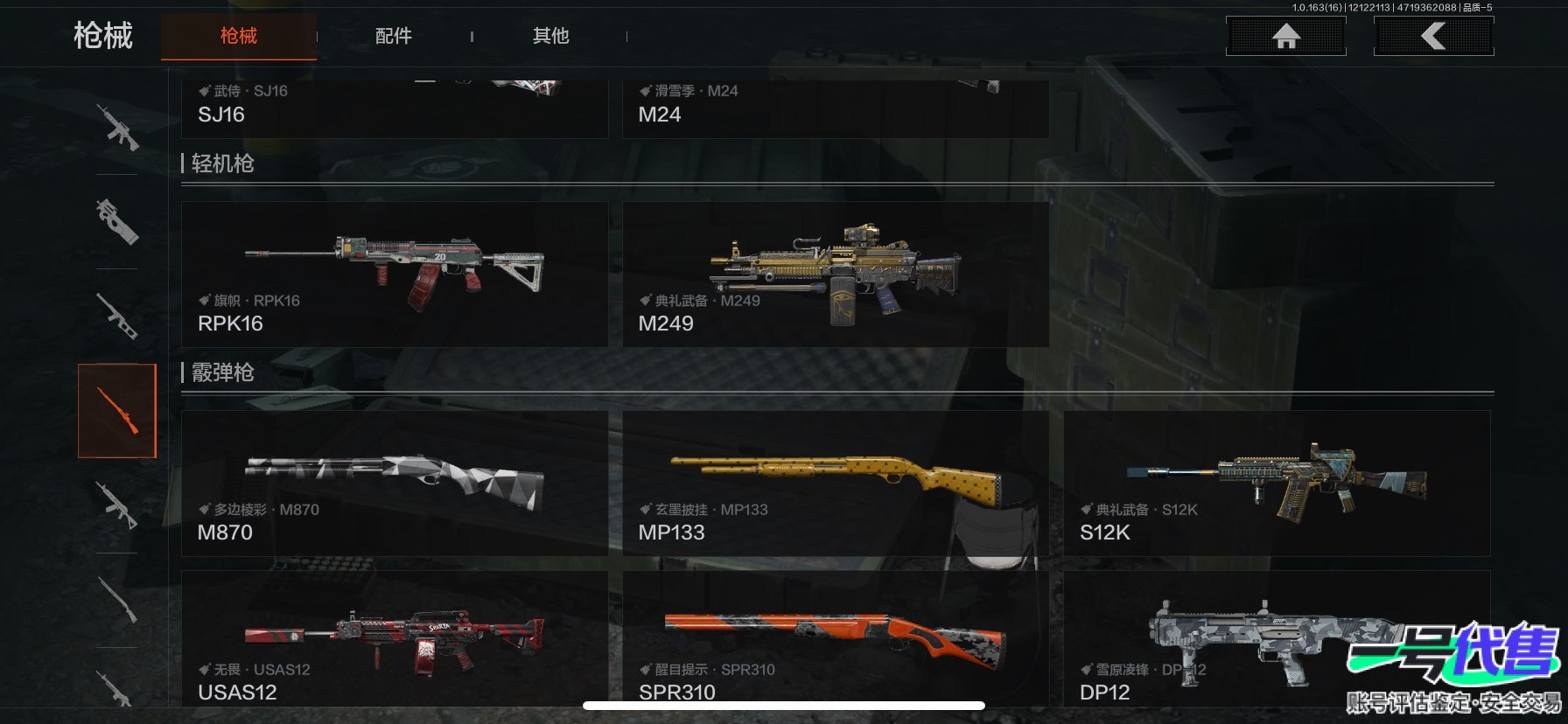Click the back arrow button
The width and height of the screenshot is (1568, 724).
(1433, 36)
